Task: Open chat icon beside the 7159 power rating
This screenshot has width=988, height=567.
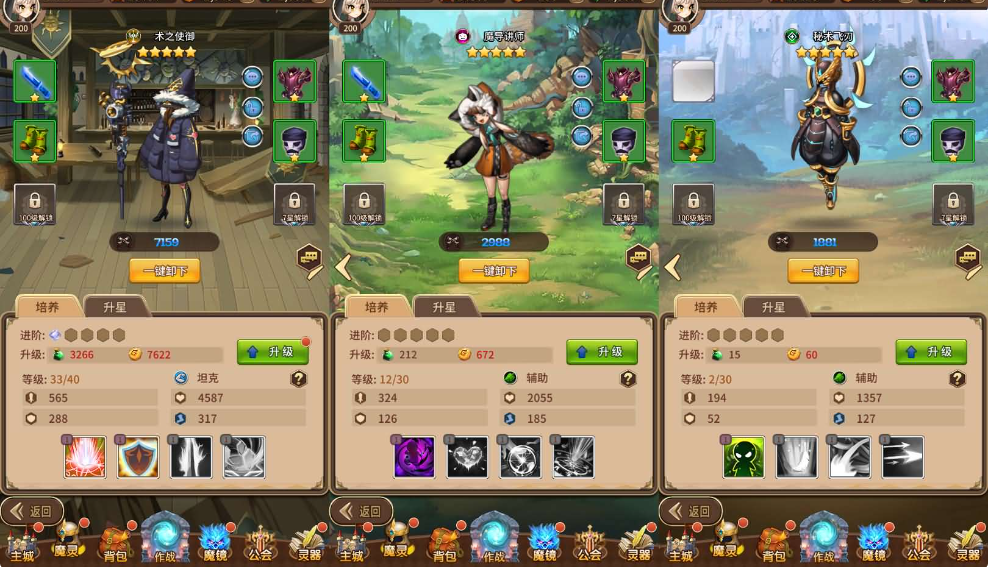Action: pos(309,258)
